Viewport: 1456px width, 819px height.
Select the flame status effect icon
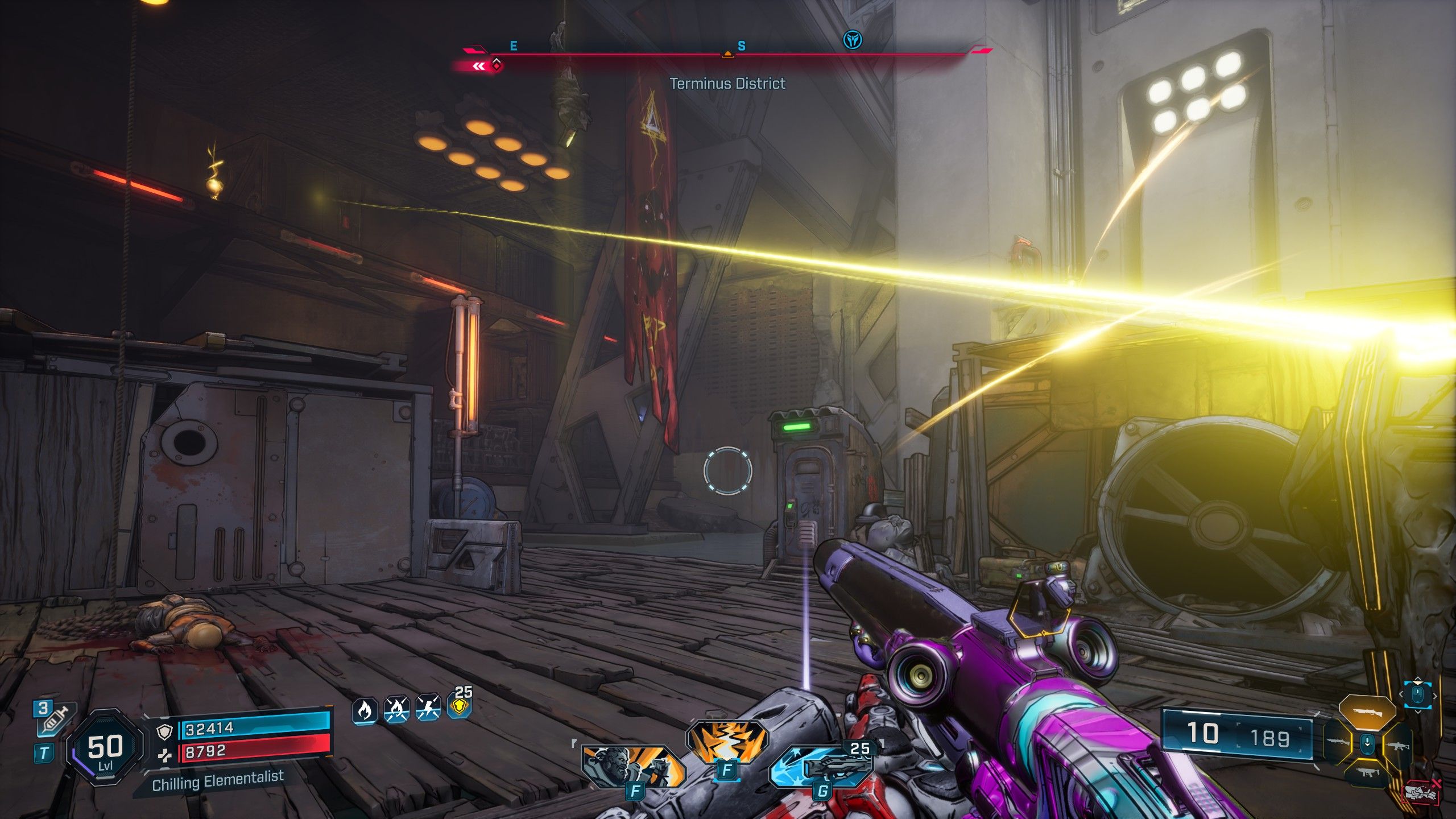pos(365,710)
